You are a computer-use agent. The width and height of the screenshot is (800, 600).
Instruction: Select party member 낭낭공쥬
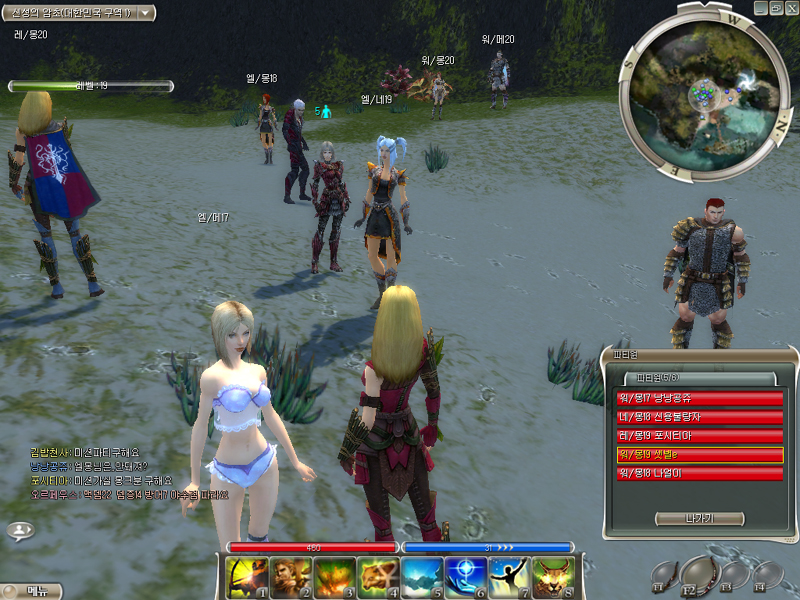tap(699, 399)
